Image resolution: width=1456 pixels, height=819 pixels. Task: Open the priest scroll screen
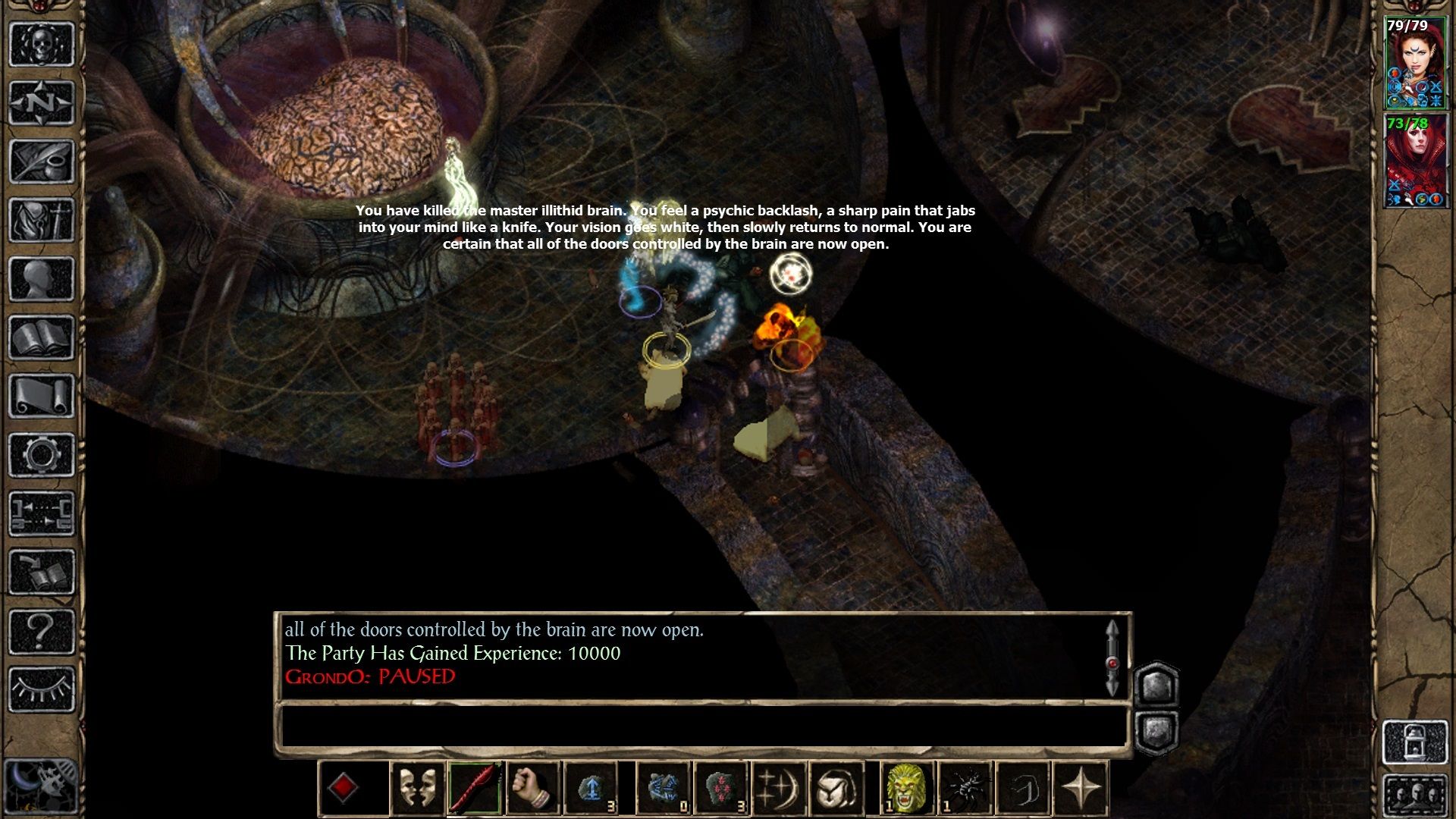coord(42,396)
